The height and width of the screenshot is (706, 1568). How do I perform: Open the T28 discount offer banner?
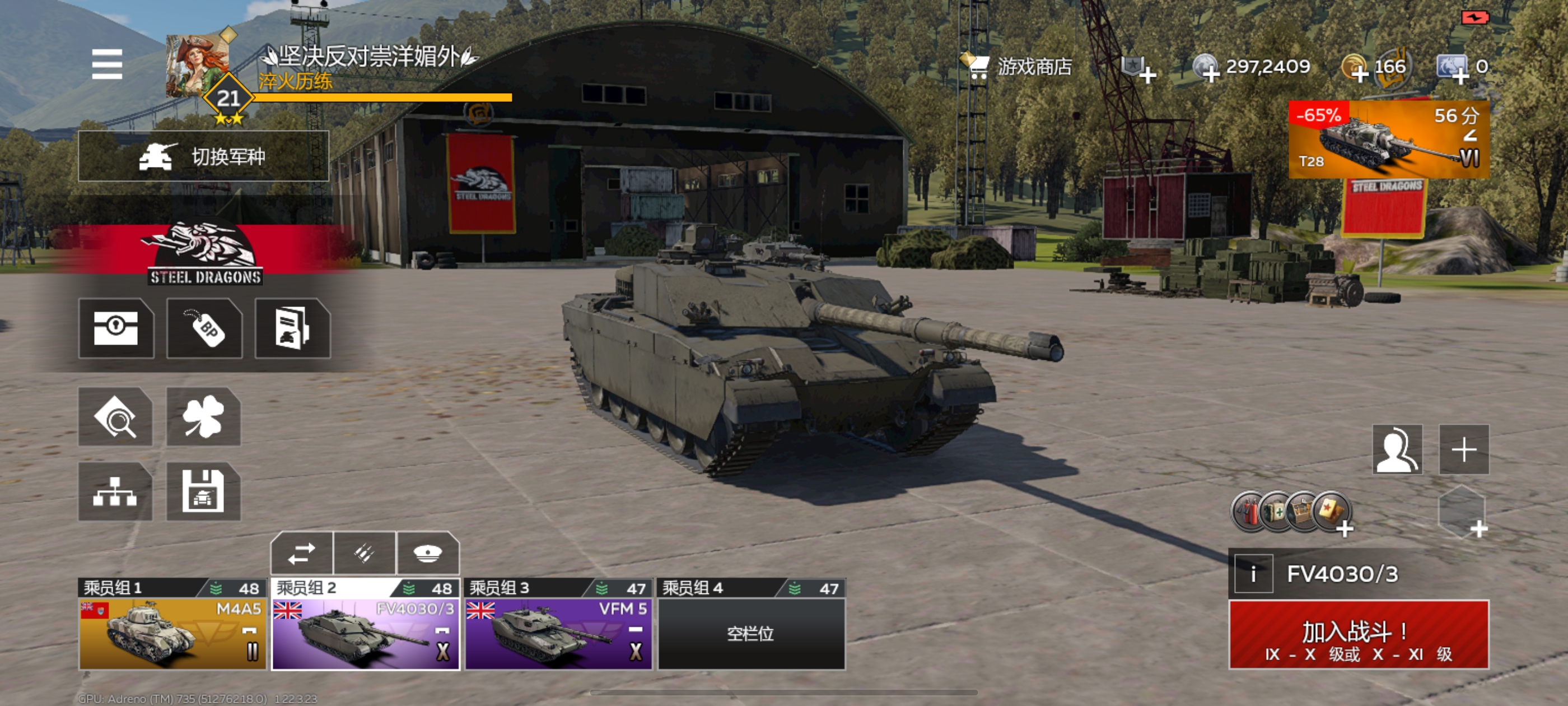pos(1388,140)
